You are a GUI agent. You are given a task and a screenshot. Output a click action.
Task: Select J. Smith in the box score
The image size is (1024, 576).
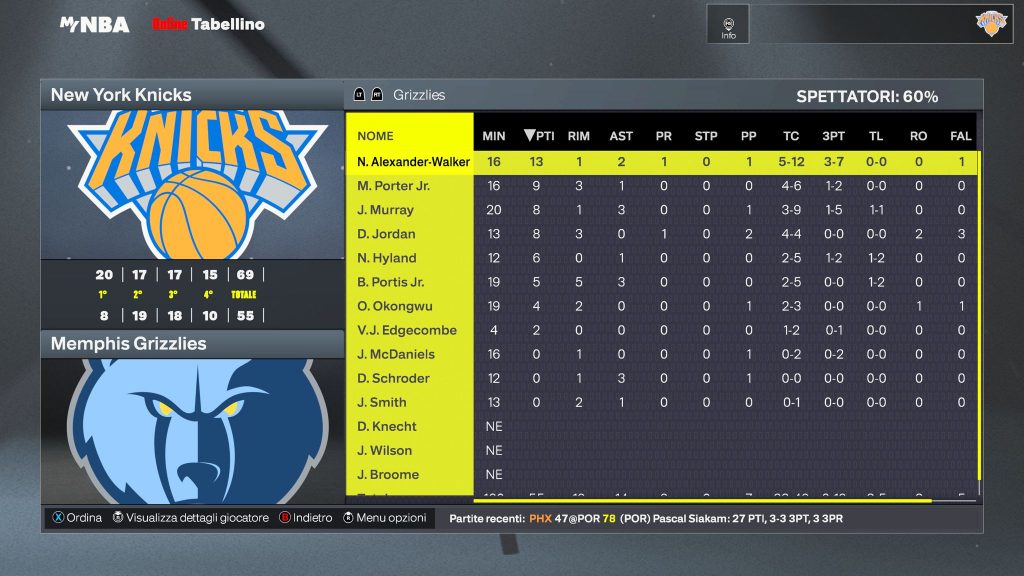point(381,402)
